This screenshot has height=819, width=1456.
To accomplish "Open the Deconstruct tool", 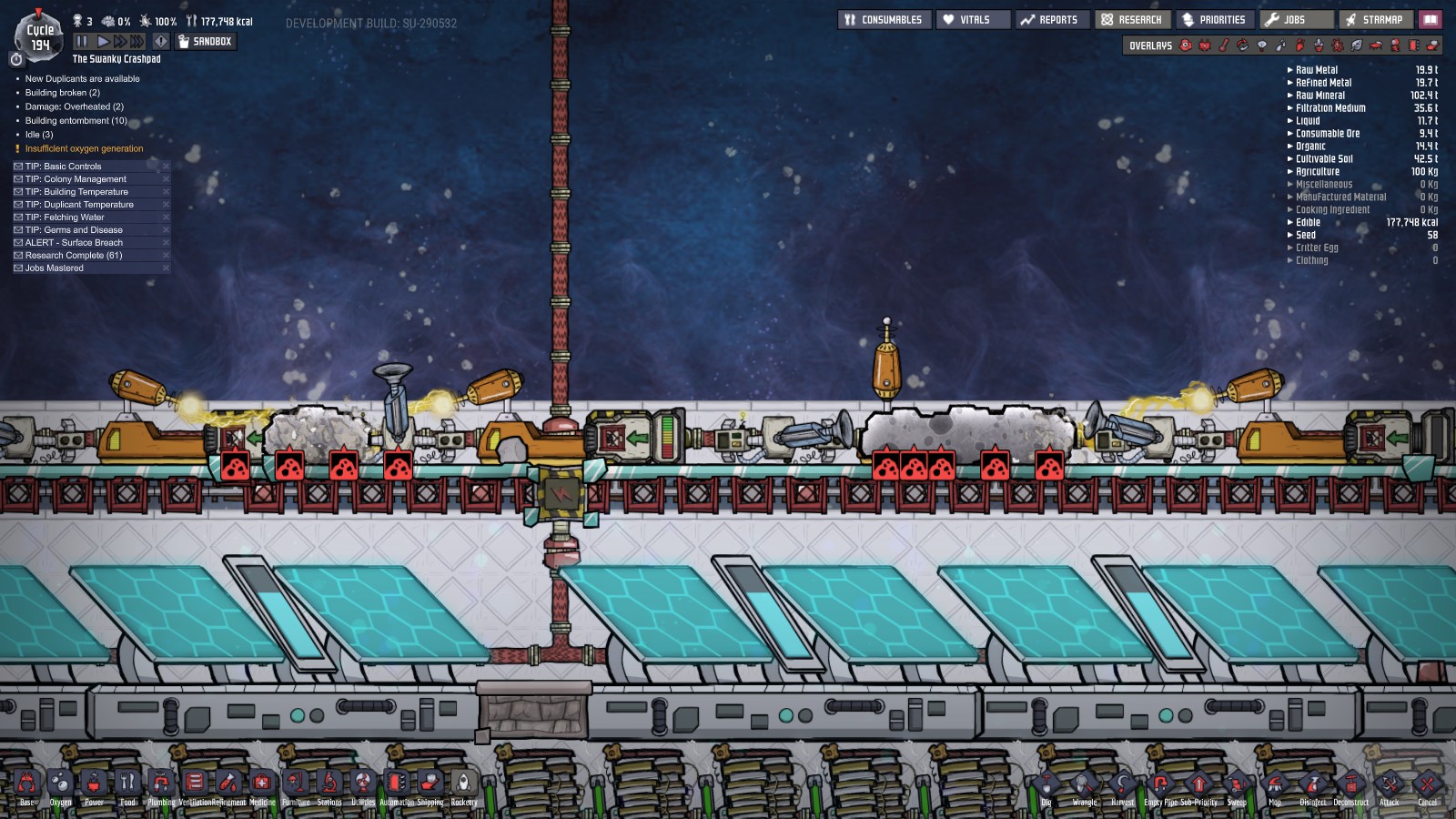I will pos(1350,784).
